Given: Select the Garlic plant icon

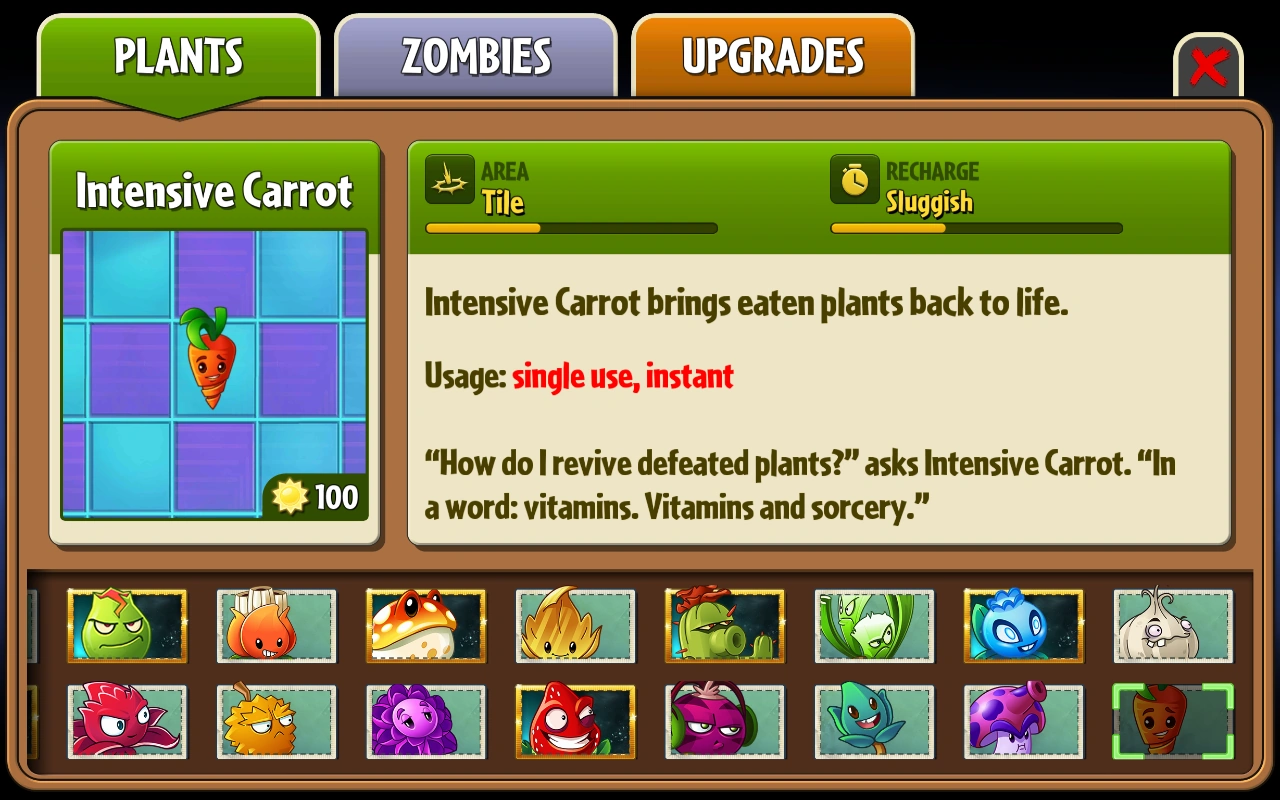Looking at the screenshot, I should coord(1172,627).
